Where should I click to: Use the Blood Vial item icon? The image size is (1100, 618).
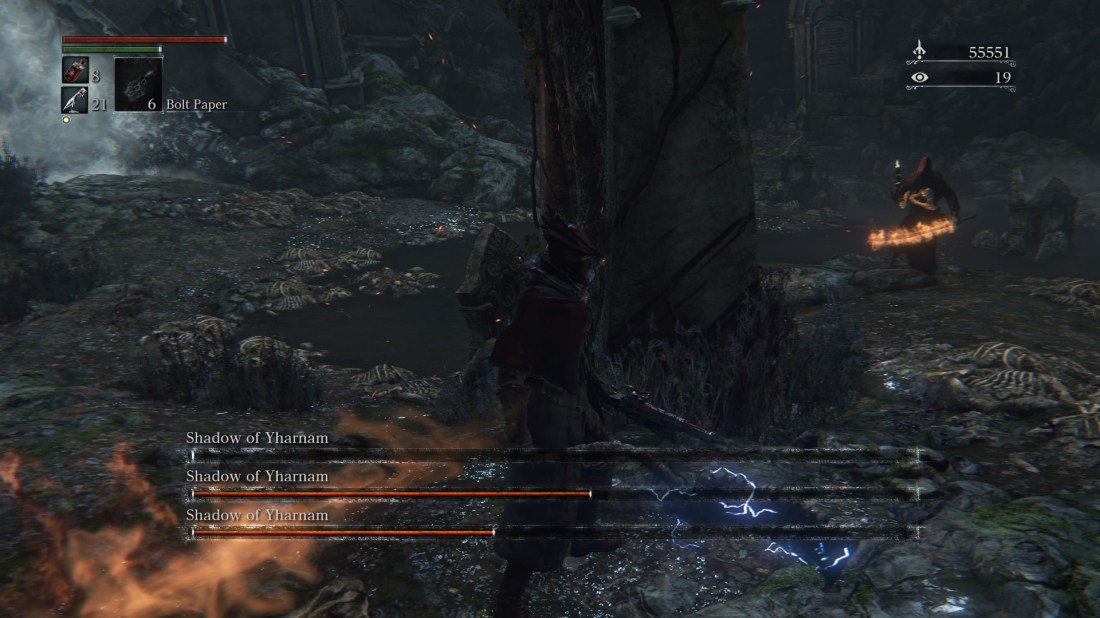75,69
